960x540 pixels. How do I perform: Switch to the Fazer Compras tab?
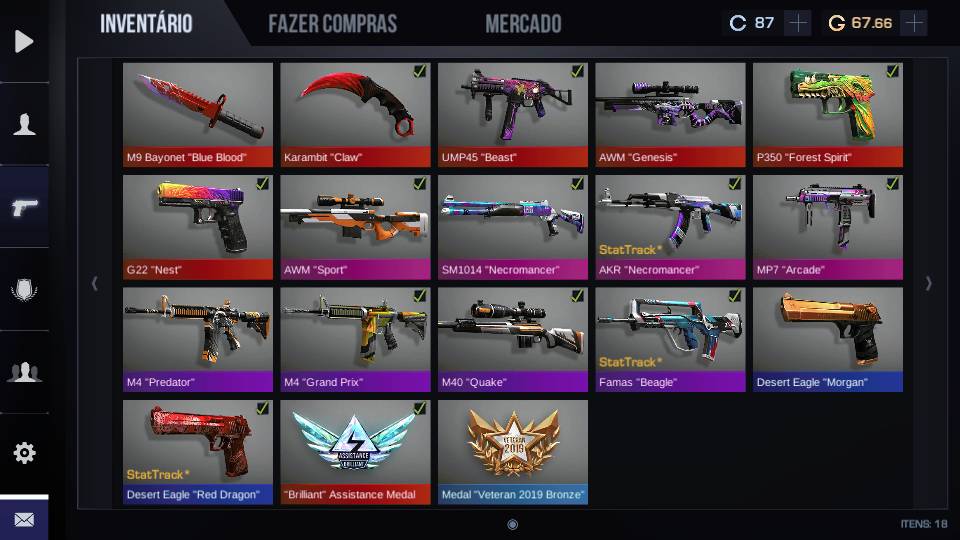332,24
